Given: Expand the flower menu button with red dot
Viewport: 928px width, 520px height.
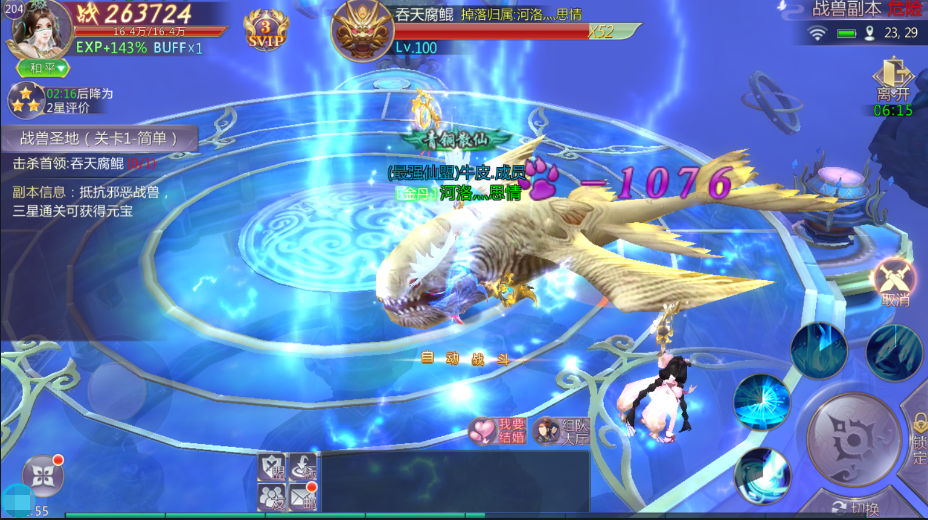Looking at the screenshot, I should 43,475.
